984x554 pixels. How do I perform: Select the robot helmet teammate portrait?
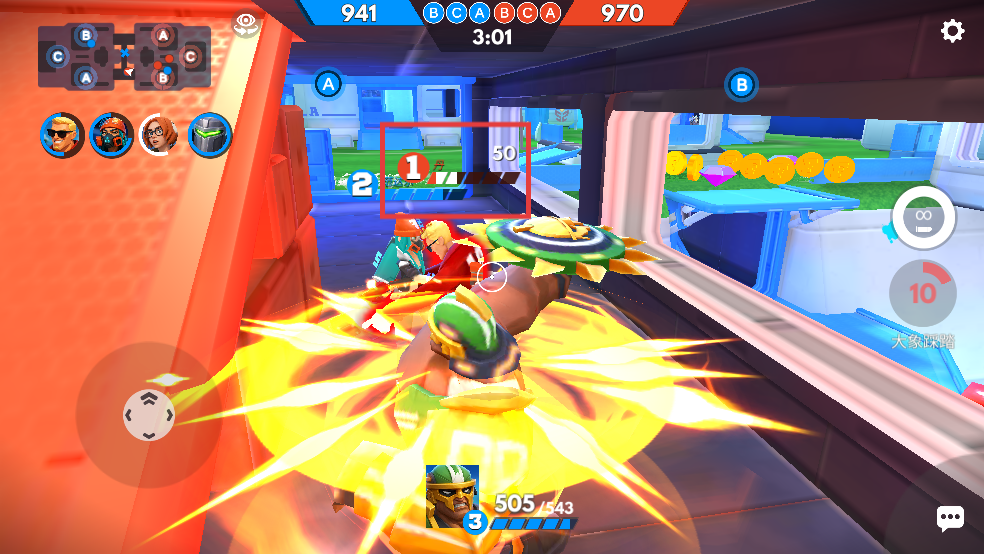click(209, 134)
